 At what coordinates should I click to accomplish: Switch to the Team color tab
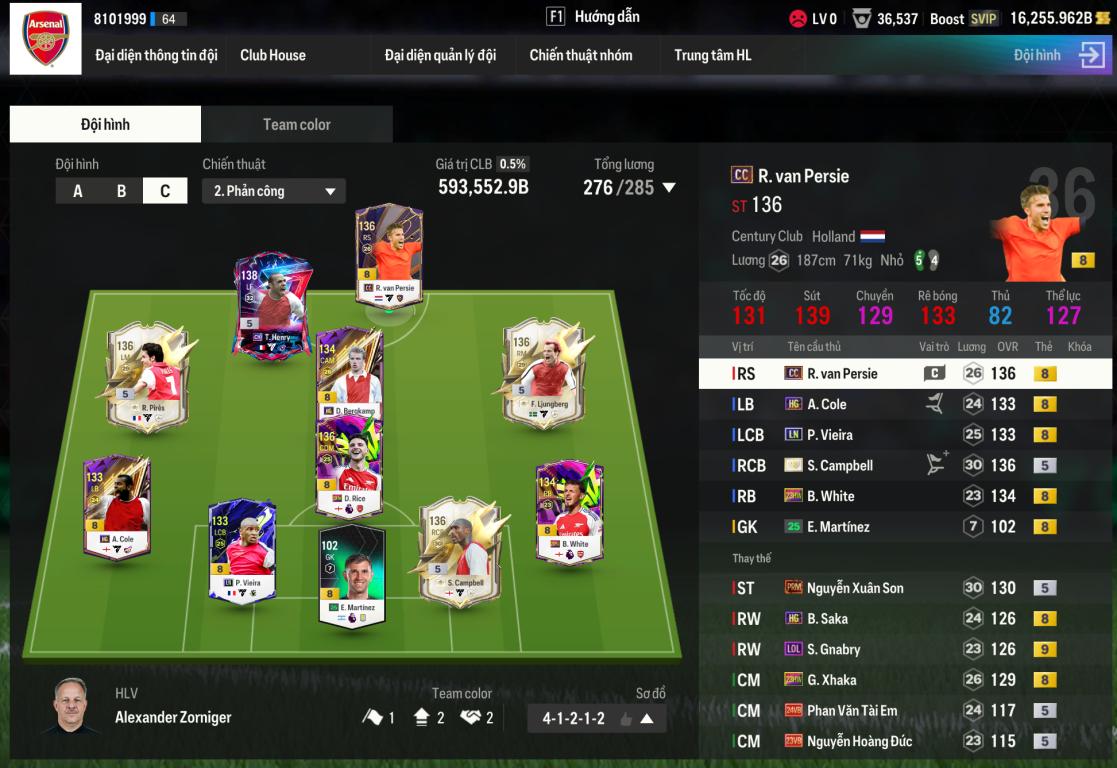click(296, 124)
